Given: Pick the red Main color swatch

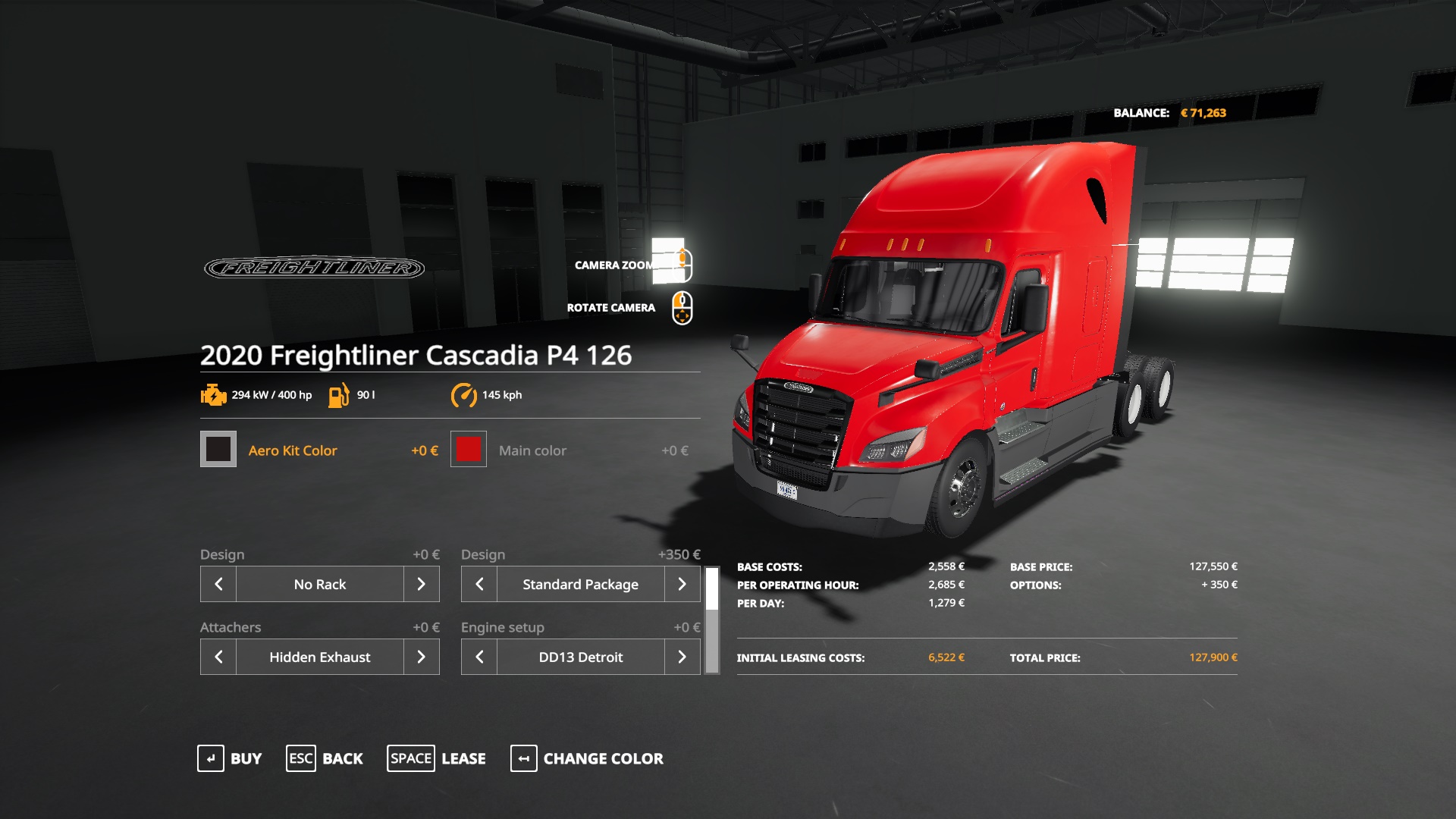Looking at the screenshot, I should (469, 450).
